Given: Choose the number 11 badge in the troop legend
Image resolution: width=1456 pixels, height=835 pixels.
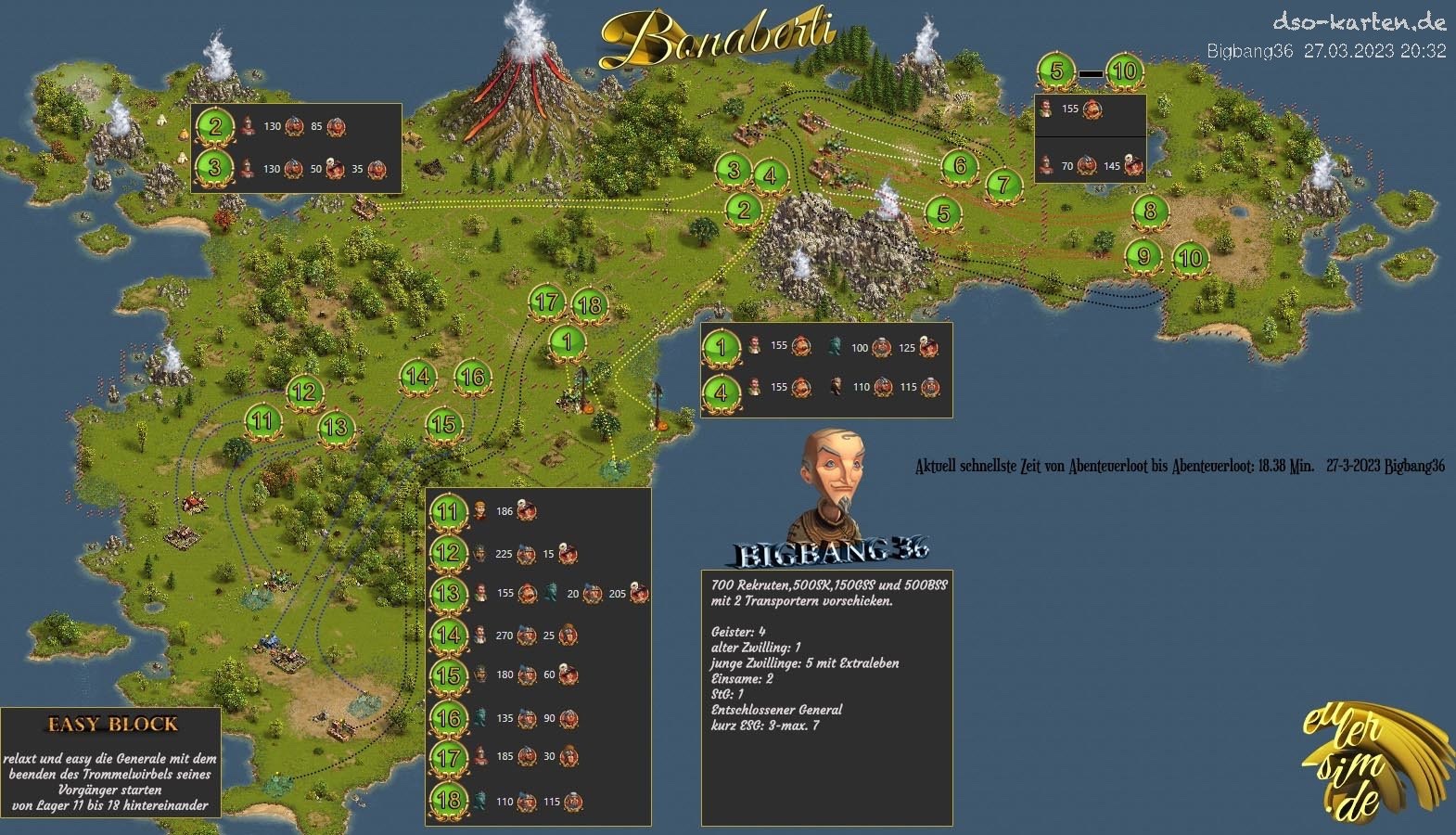Looking at the screenshot, I should pyautogui.click(x=449, y=511).
